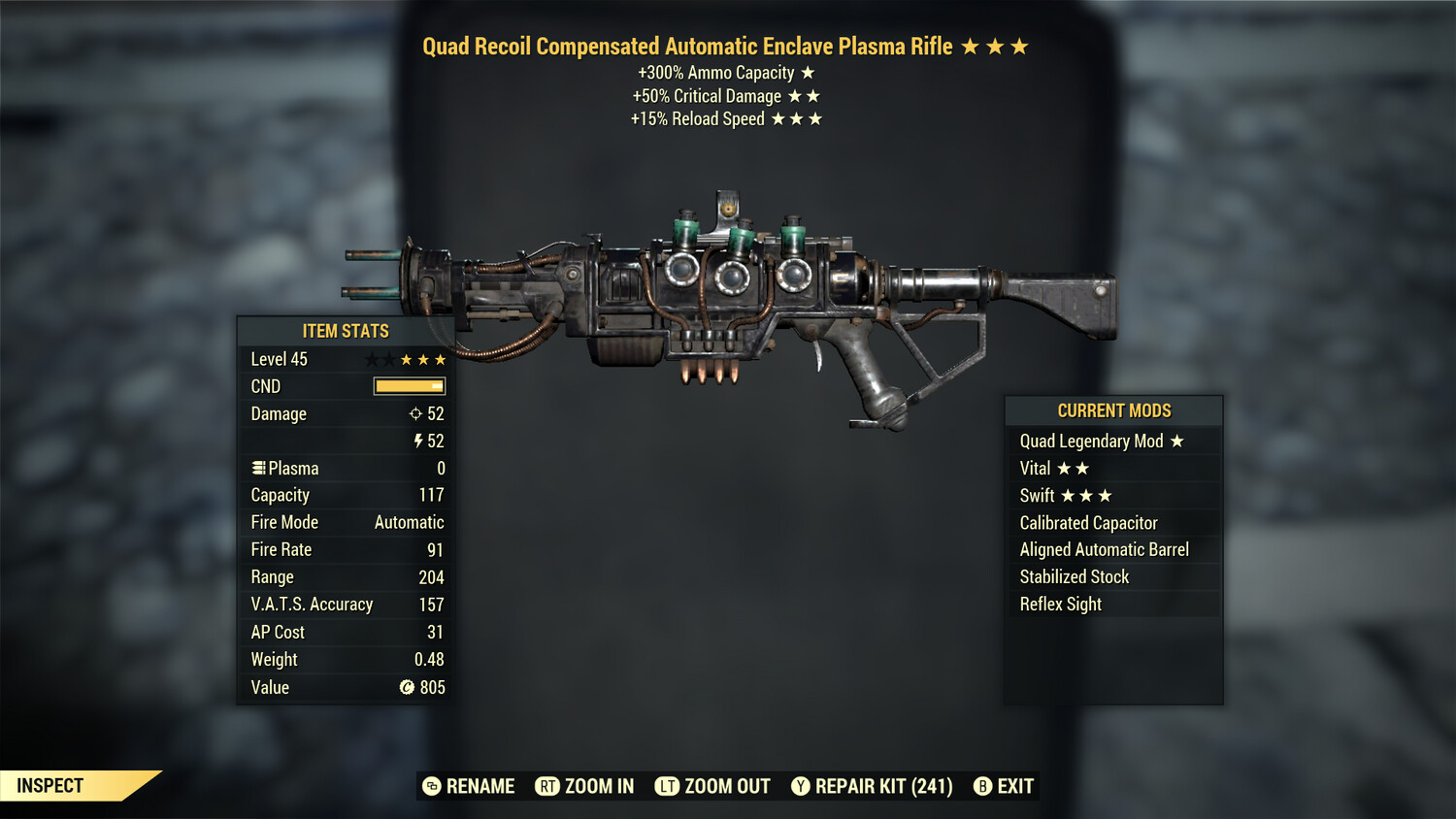The height and width of the screenshot is (819, 1456).
Task: Expand the CURRENT MODS panel header
Action: (1113, 410)
